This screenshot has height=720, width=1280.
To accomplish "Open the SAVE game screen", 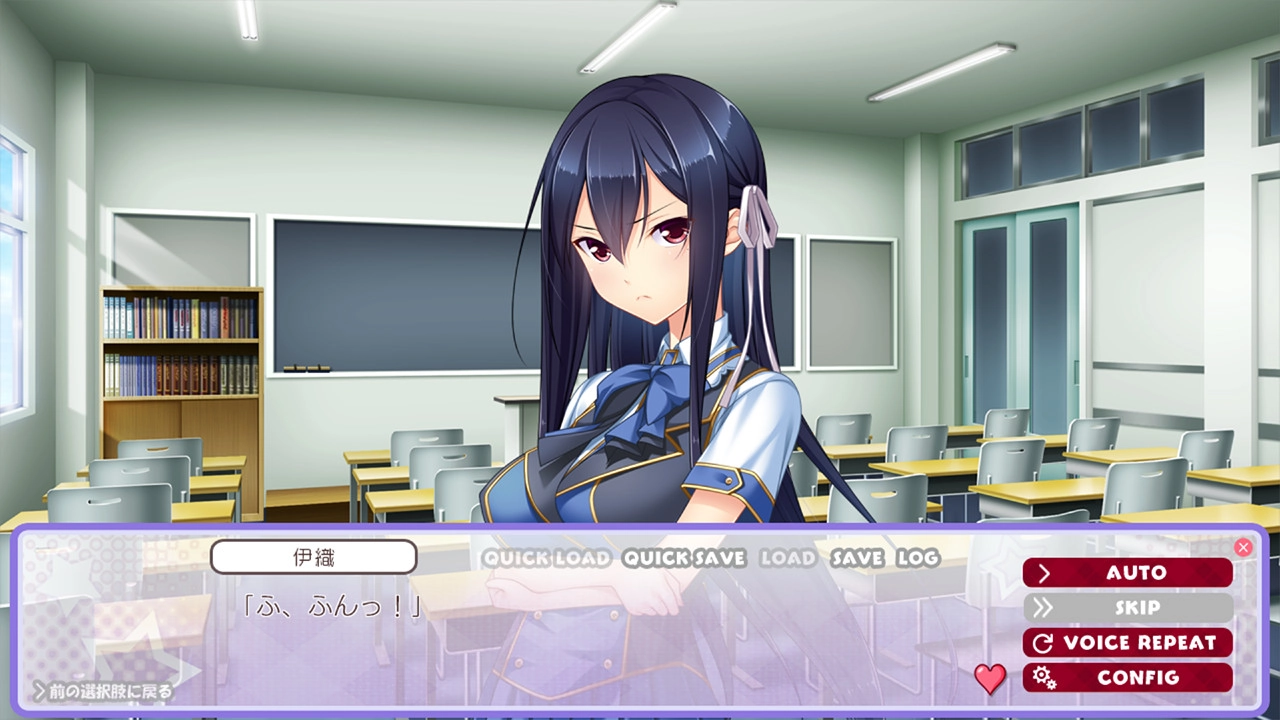I will tap(857, 558).
